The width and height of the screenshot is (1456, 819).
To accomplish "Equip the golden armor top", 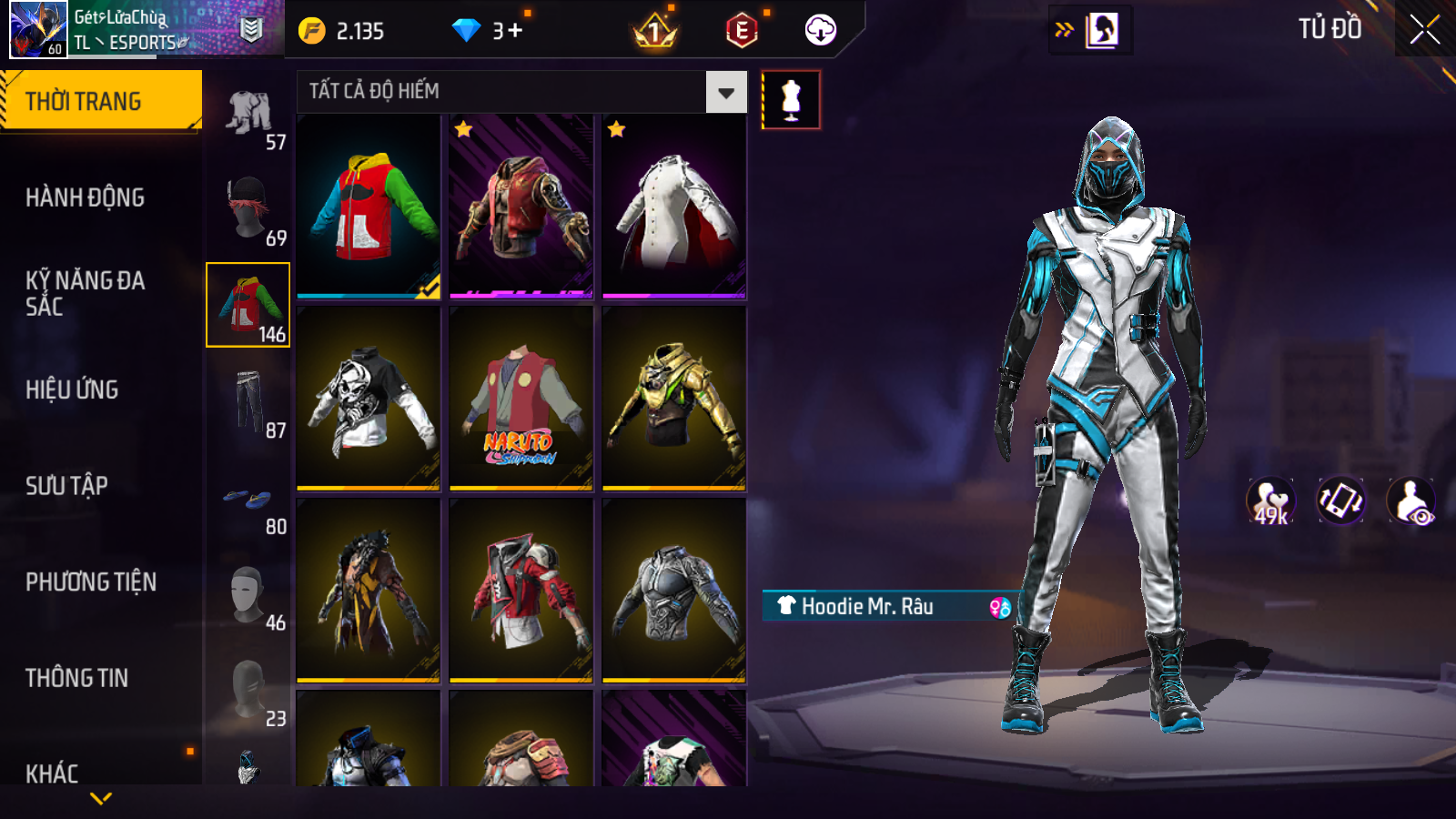I will pyautogui.click(x=674, y=399).
